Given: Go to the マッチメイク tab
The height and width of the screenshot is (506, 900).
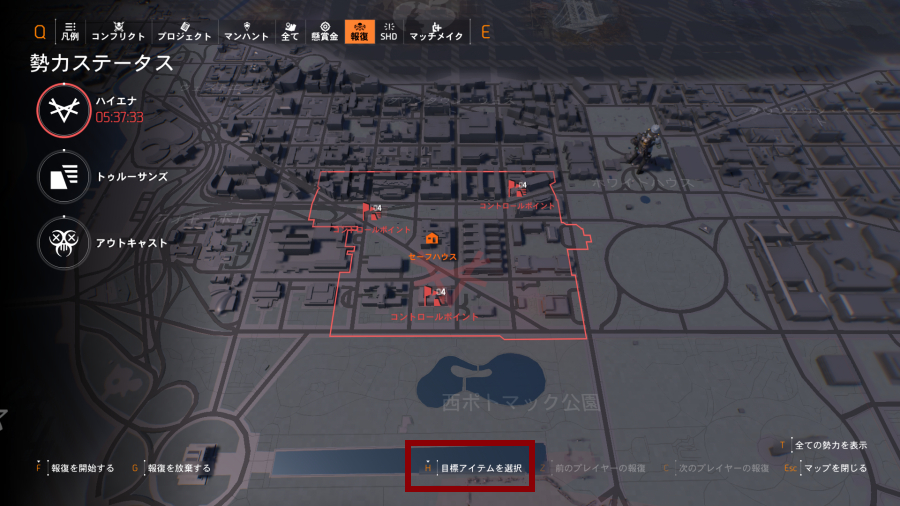Looking at the screenshot, I should [436, 31].
